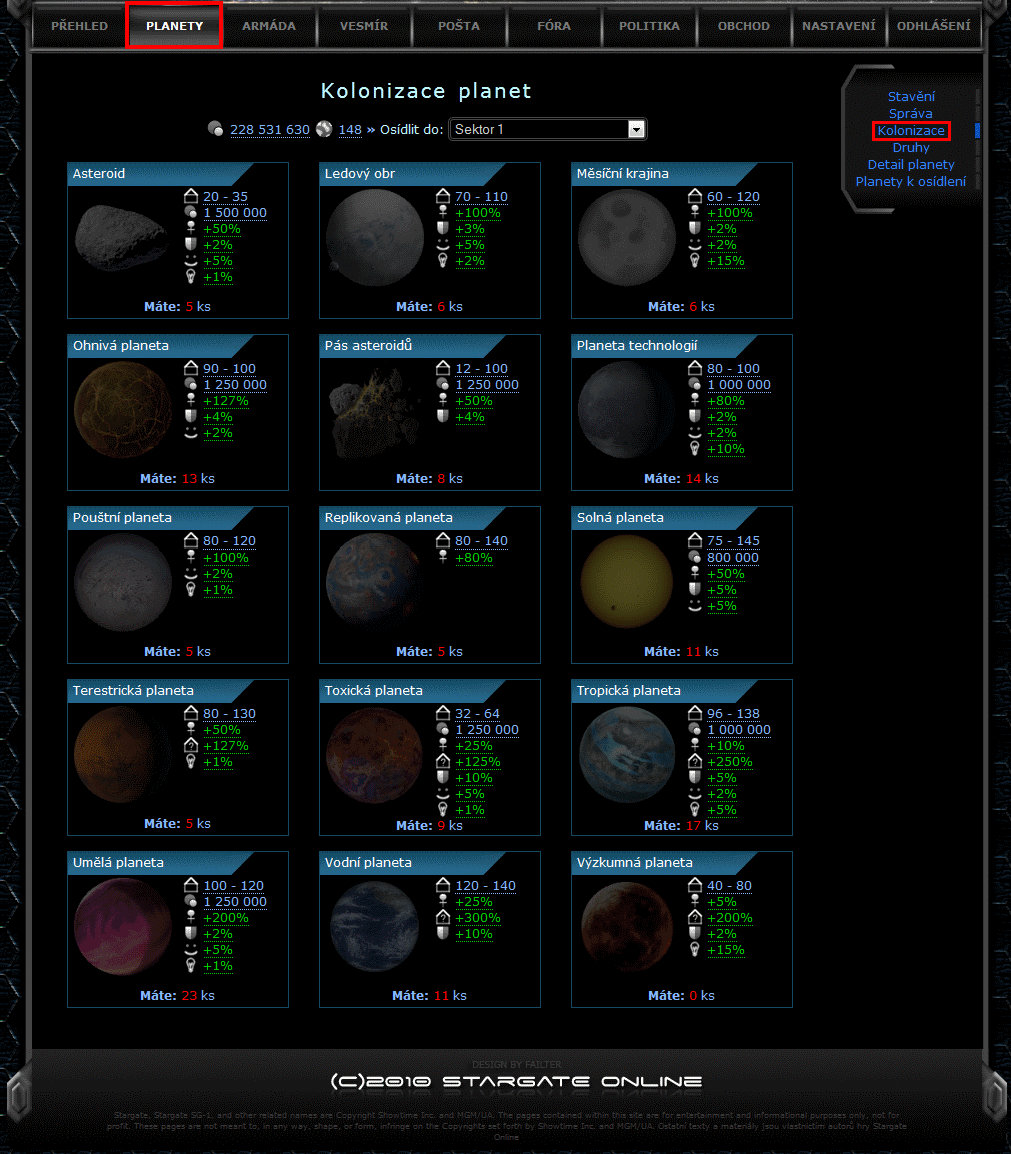Click Odhlášení to log out
The height and width of the screenshot is (1154, 1011).
pos(933,26)
